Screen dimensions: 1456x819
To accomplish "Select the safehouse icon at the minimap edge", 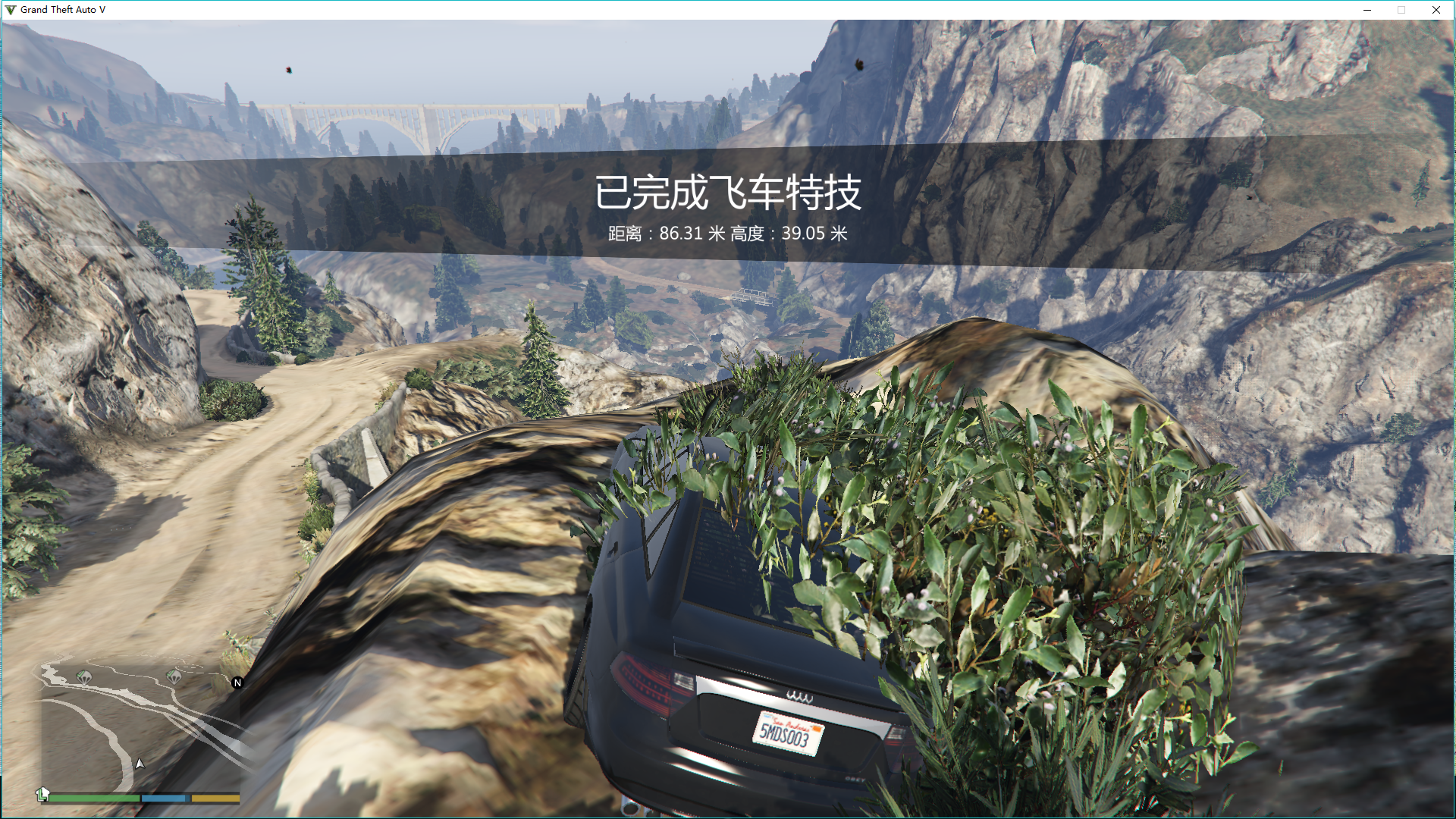I will click(43, 794).
